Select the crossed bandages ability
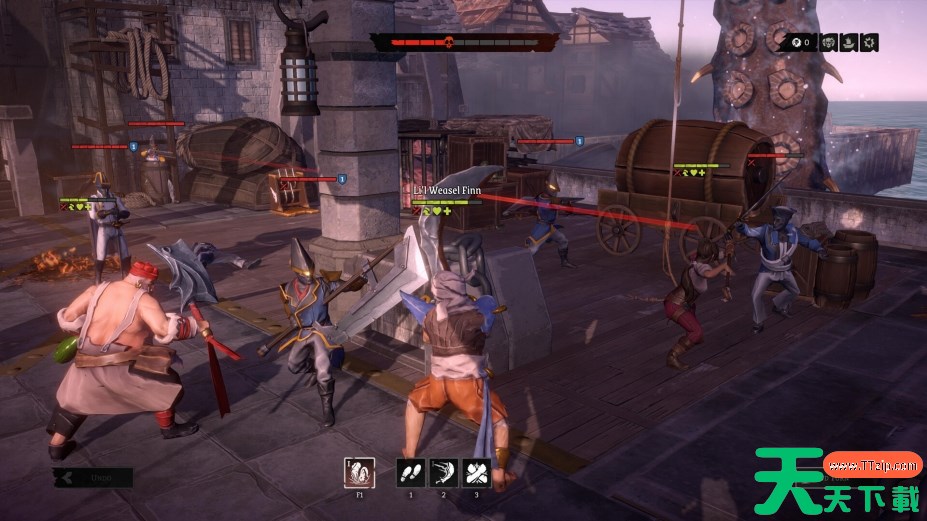This screenshot has width=927, height=521. coord(477,473)
